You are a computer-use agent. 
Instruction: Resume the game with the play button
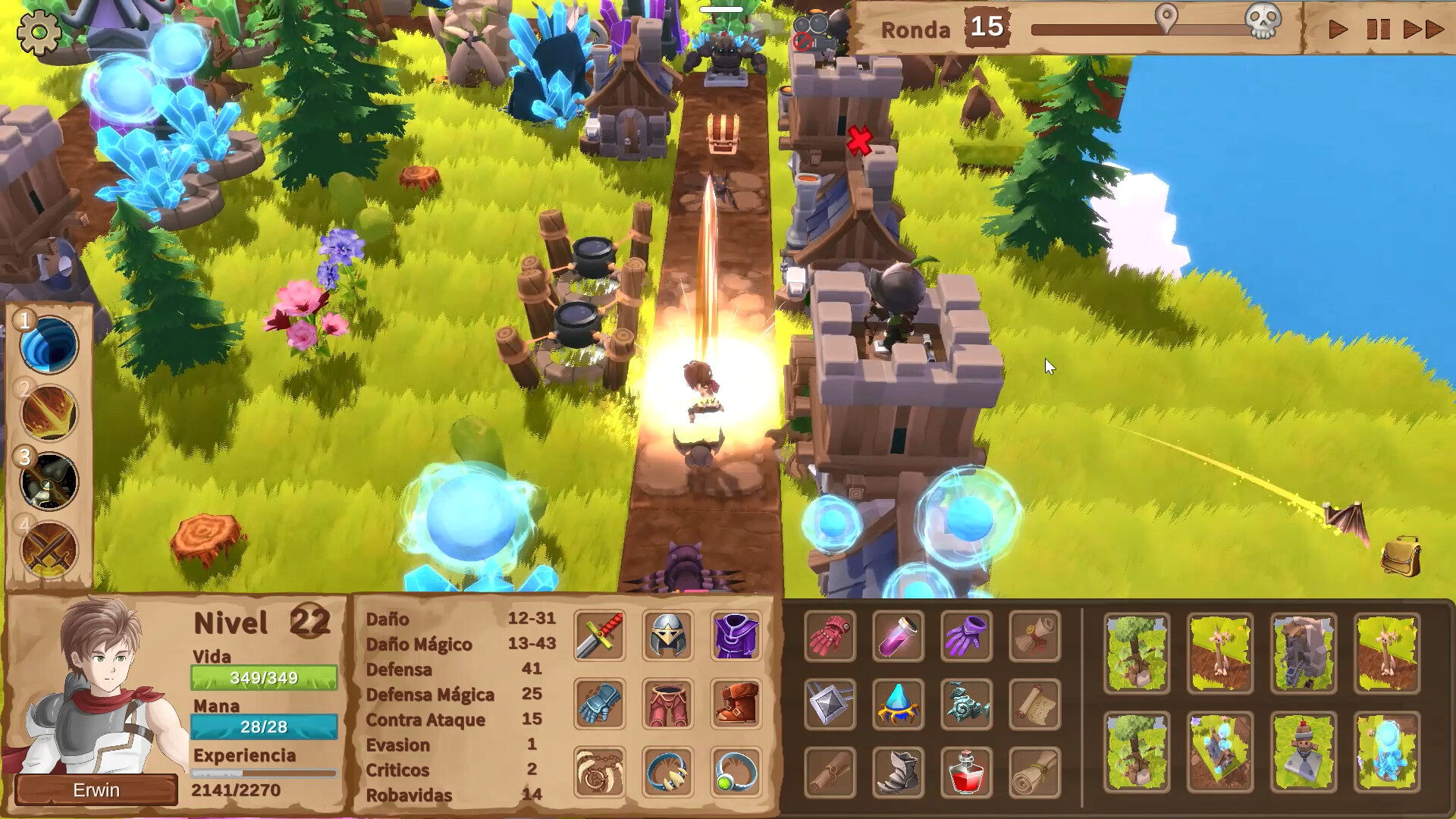(1338, 28)
